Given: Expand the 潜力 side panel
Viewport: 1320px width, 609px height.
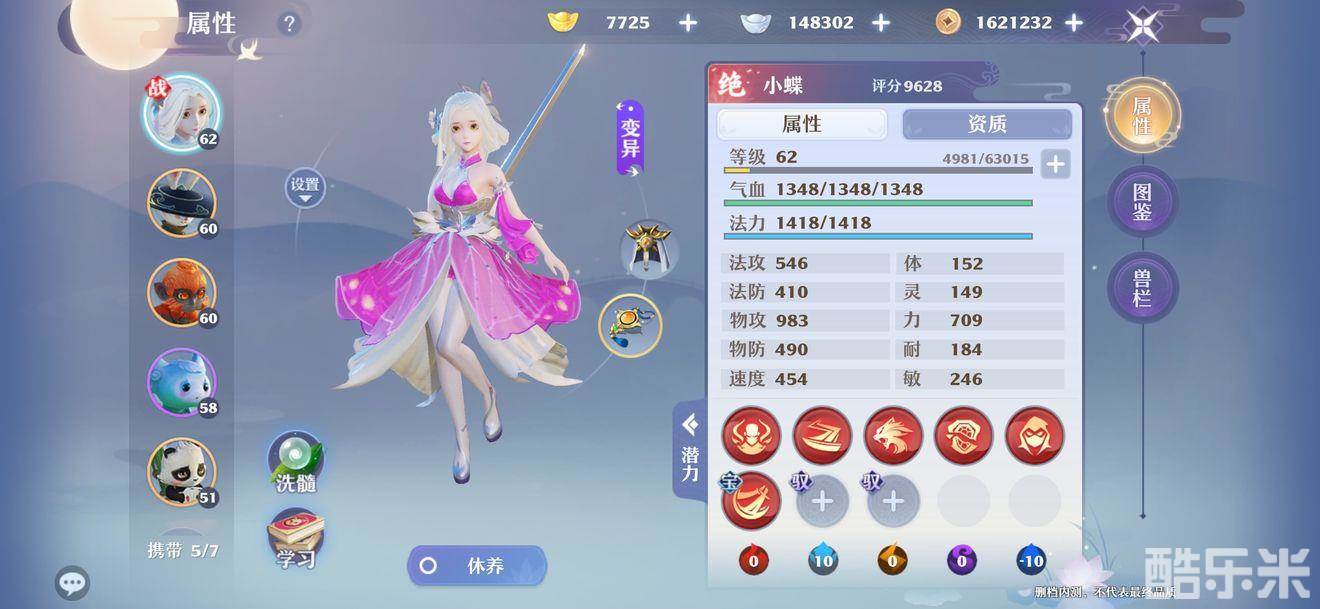Looking at the screenshot, I should coord(690,450).
